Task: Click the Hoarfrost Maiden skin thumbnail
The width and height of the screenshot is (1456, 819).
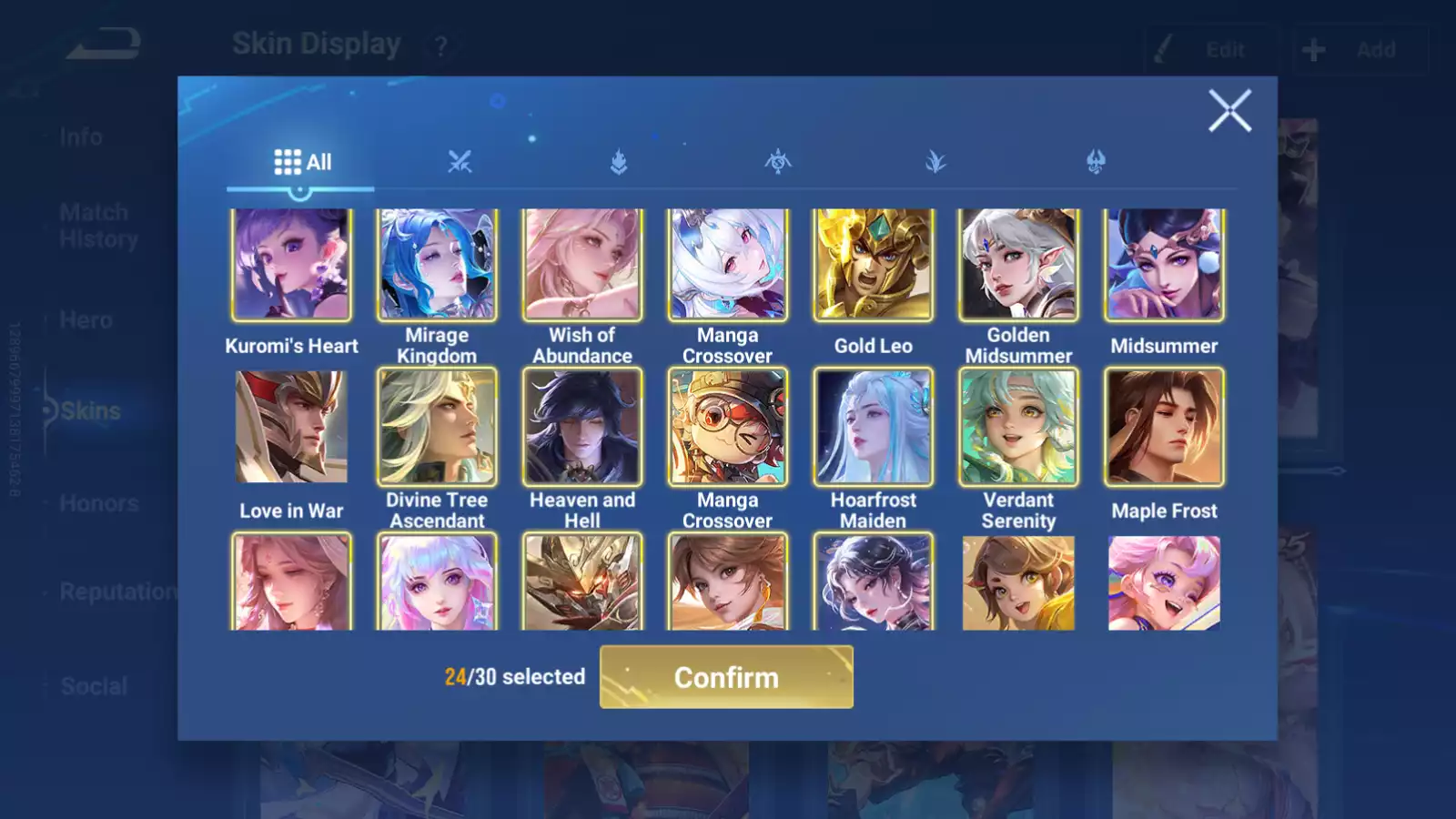Action: [x=873, y=427]
